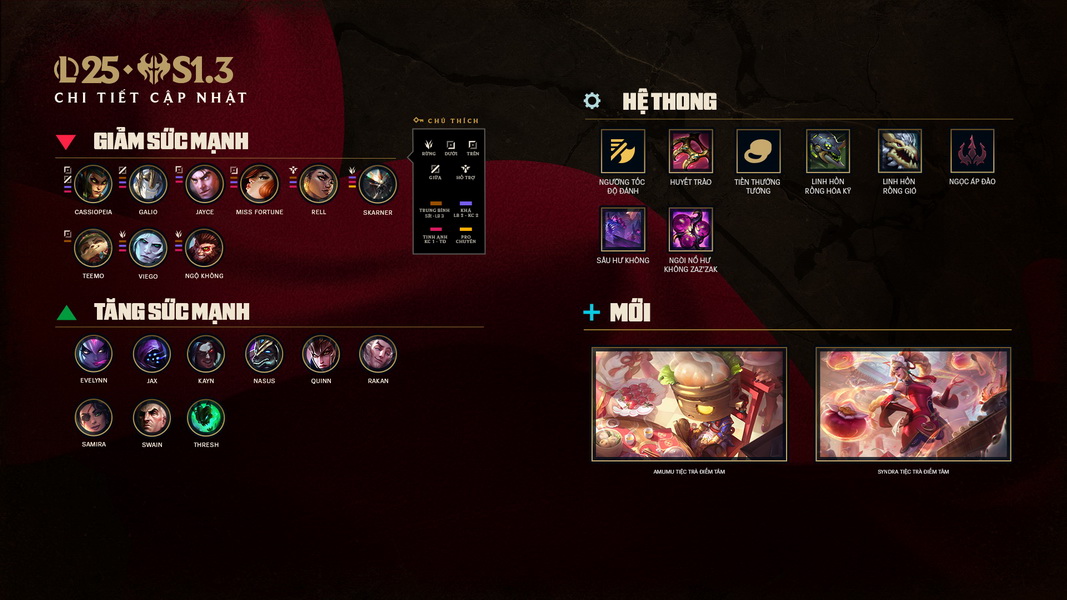
Task: Choose the Jayce champion icon
Action: [x=205, y=184]
